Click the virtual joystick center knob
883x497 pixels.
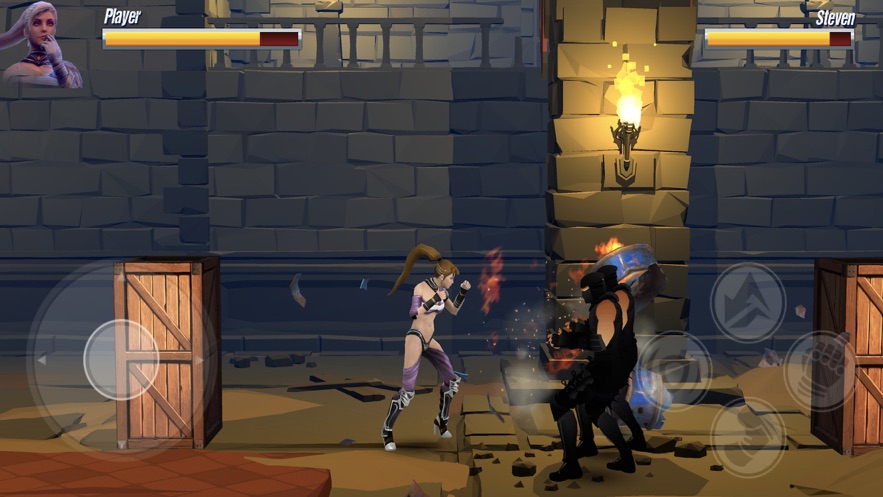point(120,359)
